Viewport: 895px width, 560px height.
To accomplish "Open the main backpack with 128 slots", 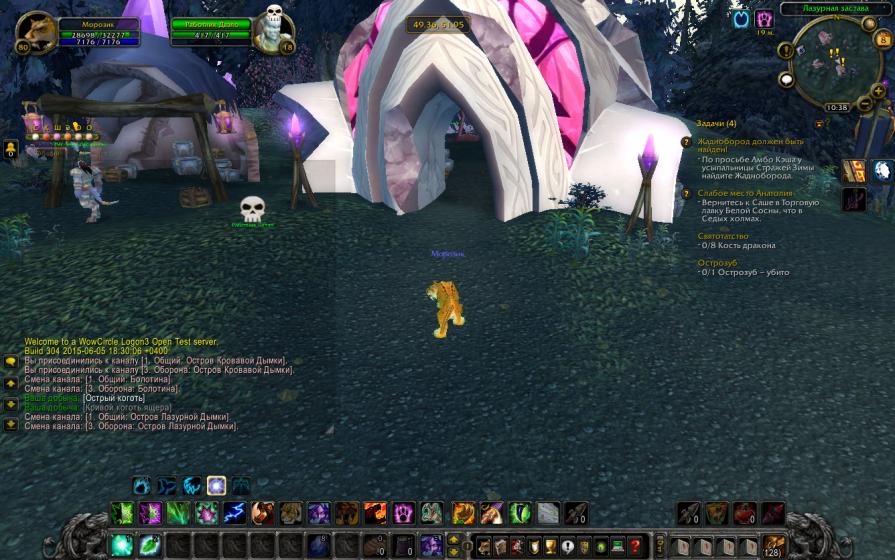I will tap(774, 546).
